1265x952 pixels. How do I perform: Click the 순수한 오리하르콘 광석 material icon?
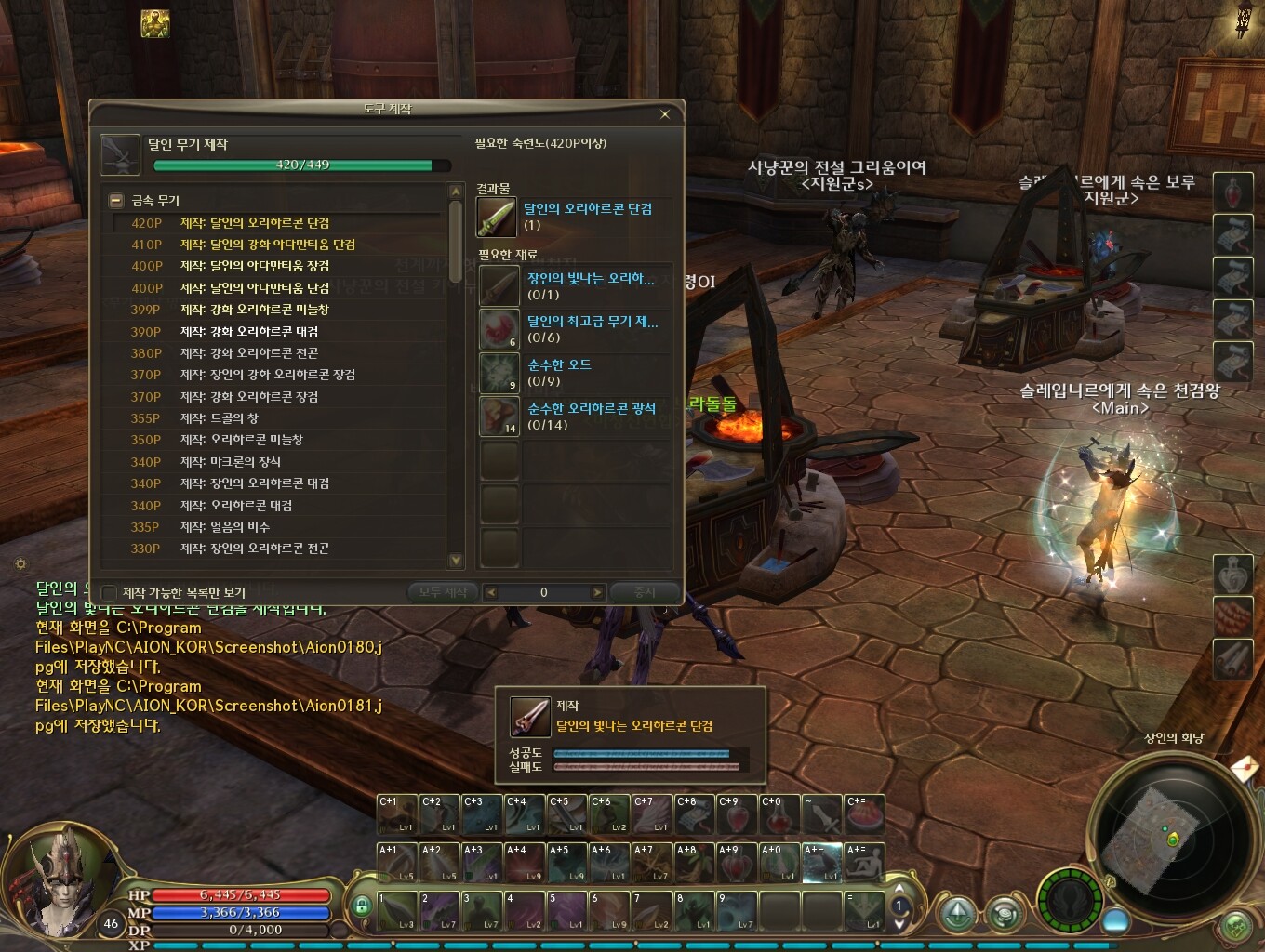click(x=499, y=416)
